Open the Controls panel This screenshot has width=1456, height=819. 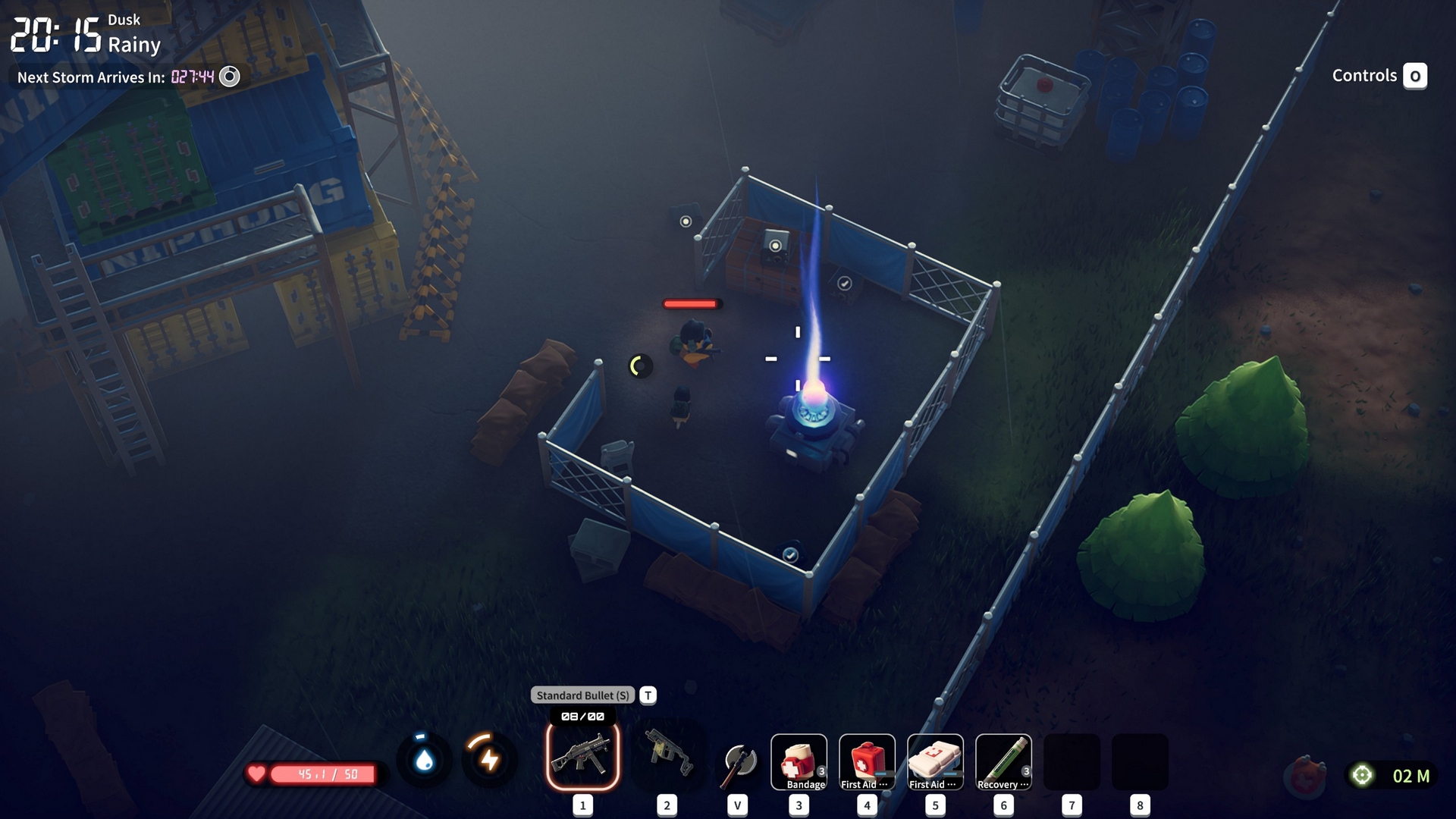[1379, 76]
